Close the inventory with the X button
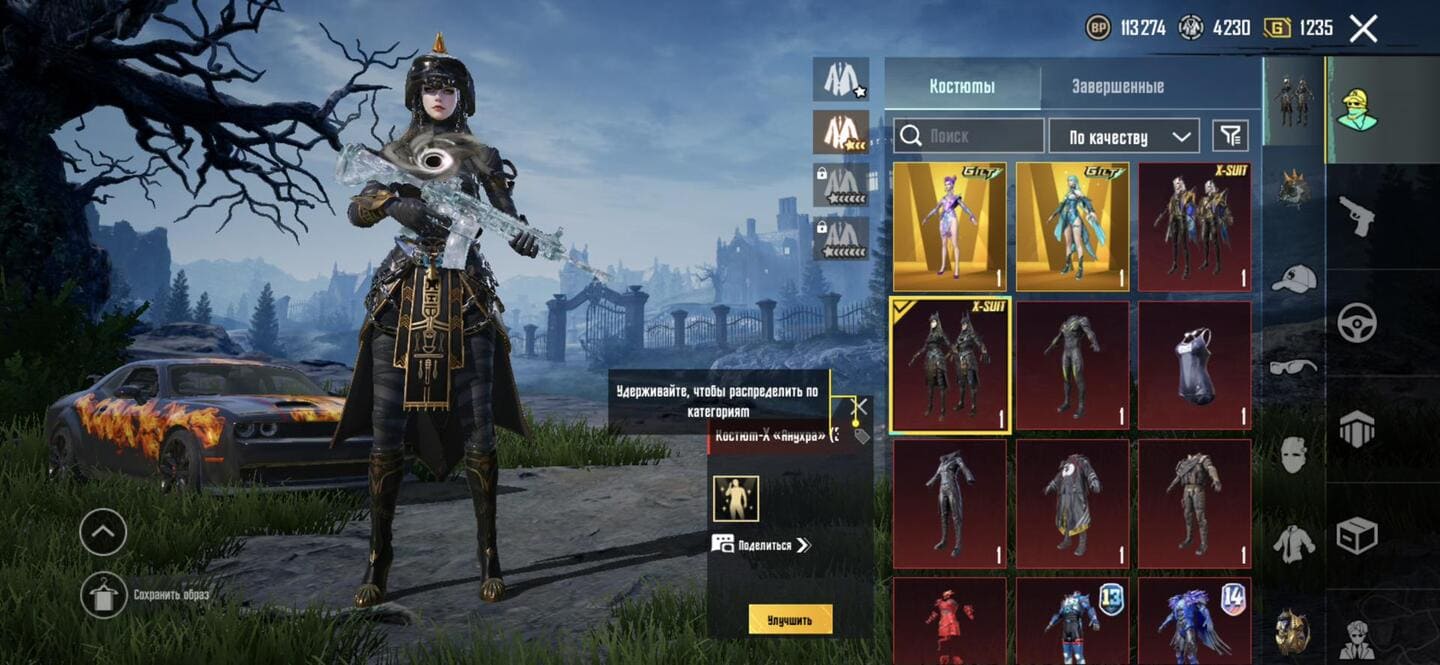Screen dimensions: 1440x665 [1363, 28]
